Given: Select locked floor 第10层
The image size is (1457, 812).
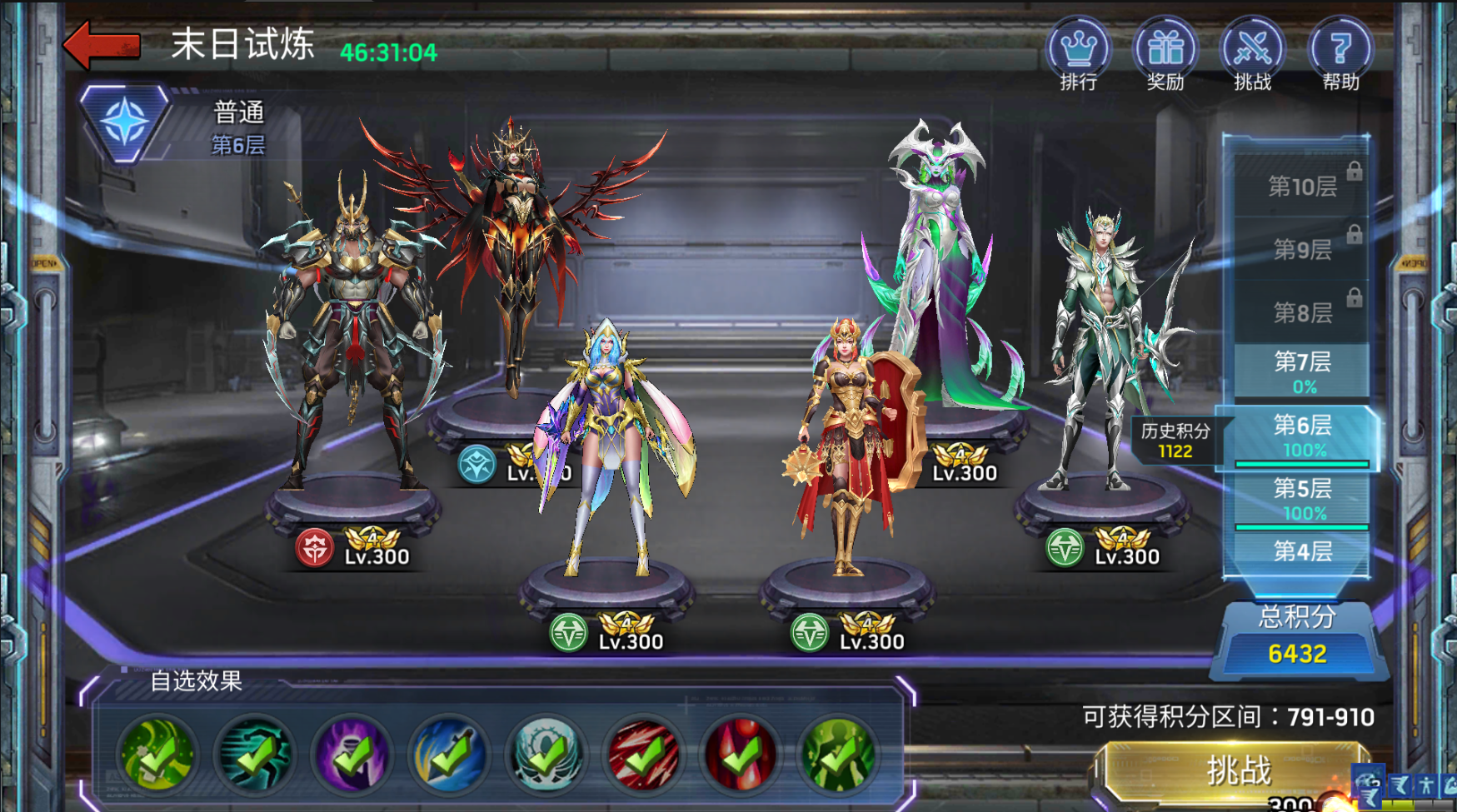Looking at the screenshot, I should point(1302,186).
